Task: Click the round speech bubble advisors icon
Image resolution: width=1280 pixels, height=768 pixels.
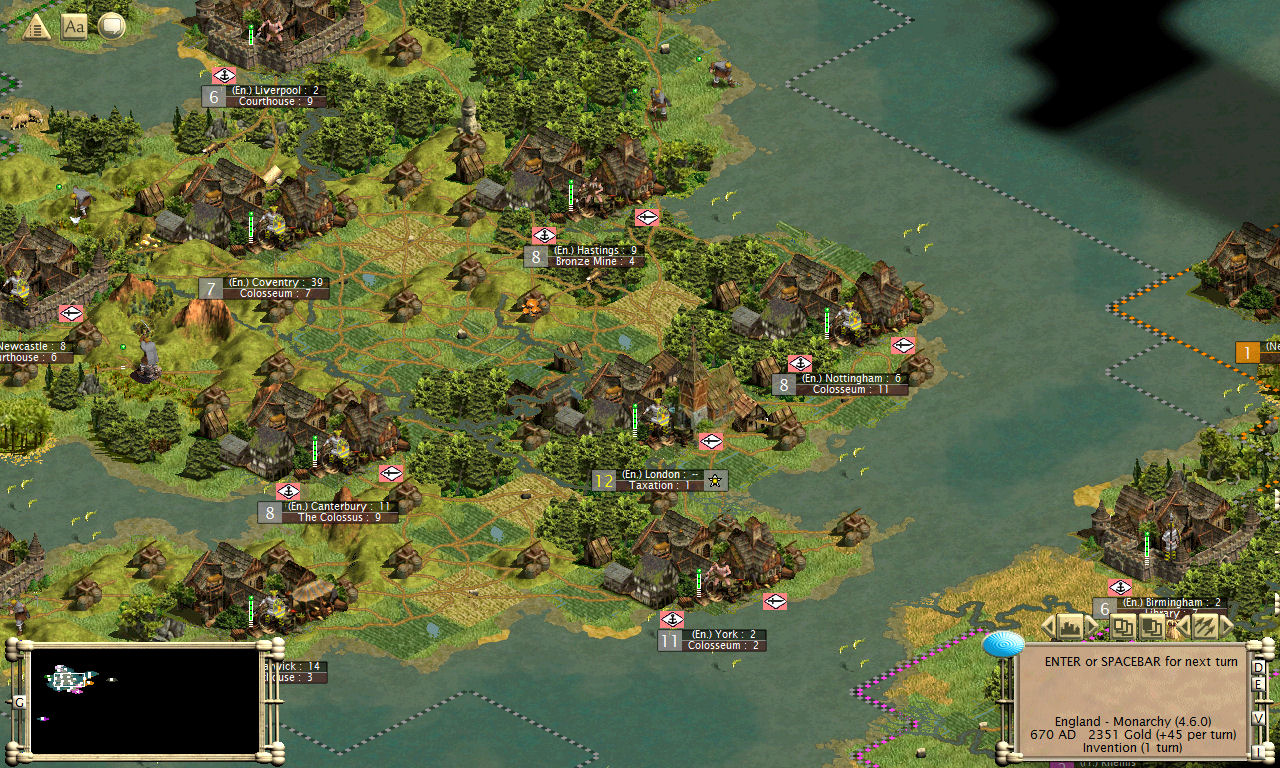Action: 111,27
